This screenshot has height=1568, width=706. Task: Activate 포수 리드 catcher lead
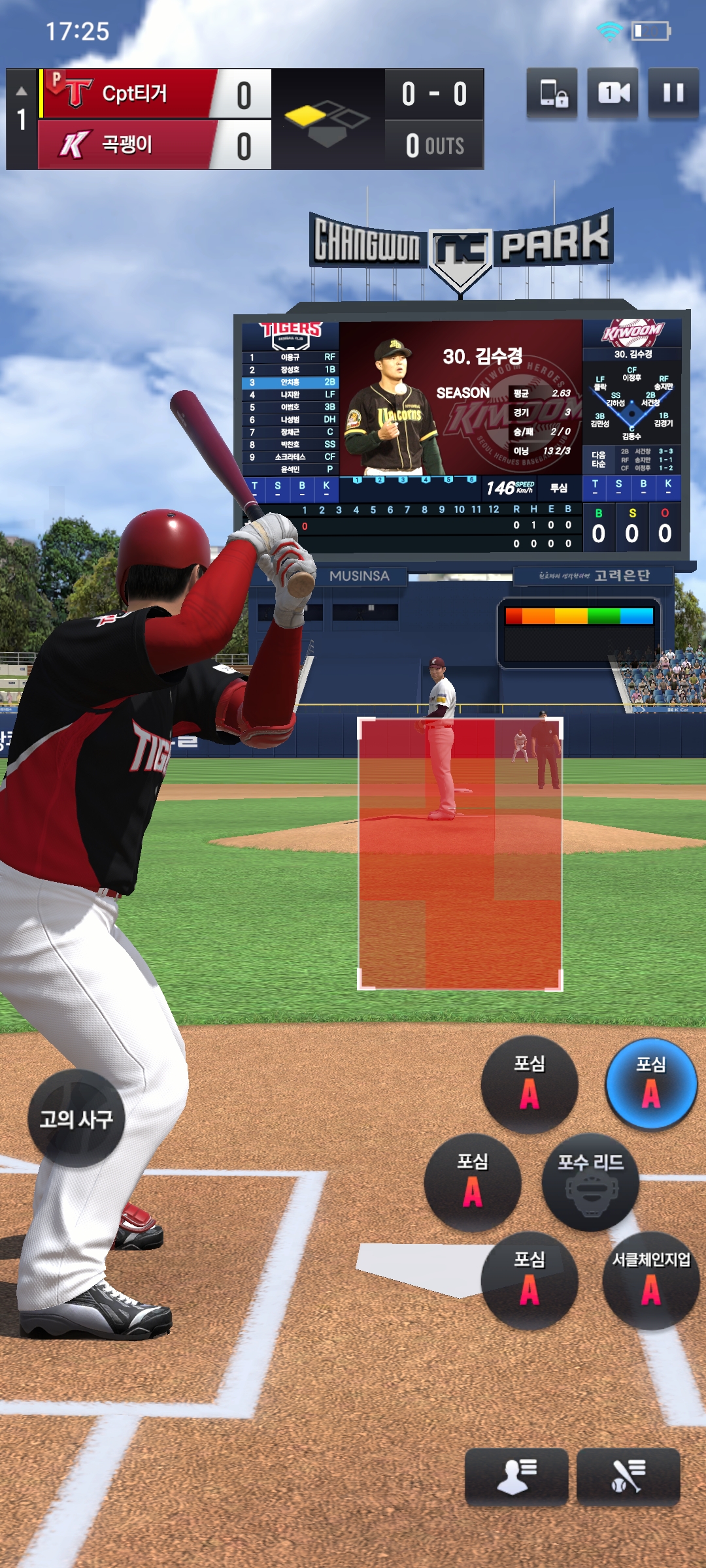point(590,1183)
